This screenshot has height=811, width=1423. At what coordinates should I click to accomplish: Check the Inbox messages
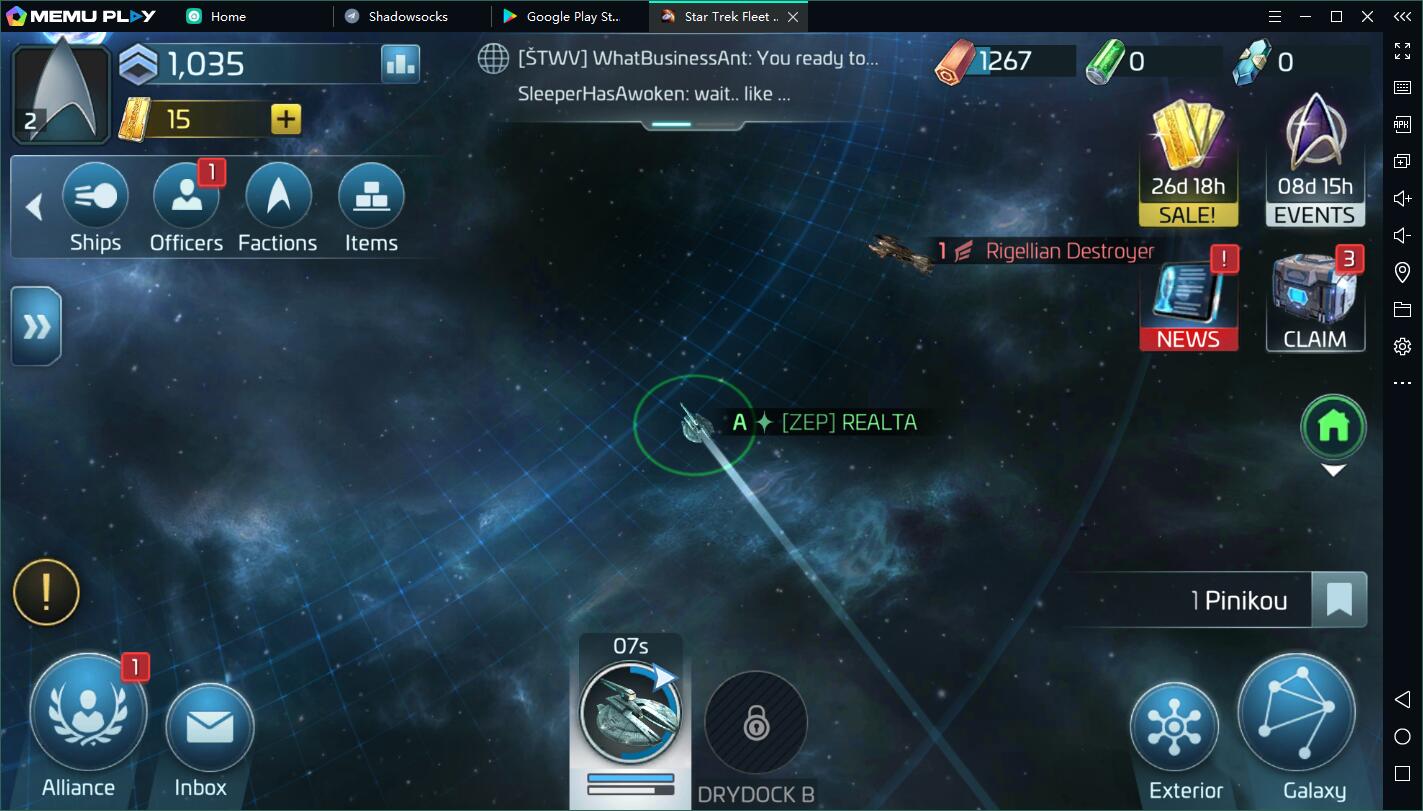pyautogui.click(x=209, y=728)
